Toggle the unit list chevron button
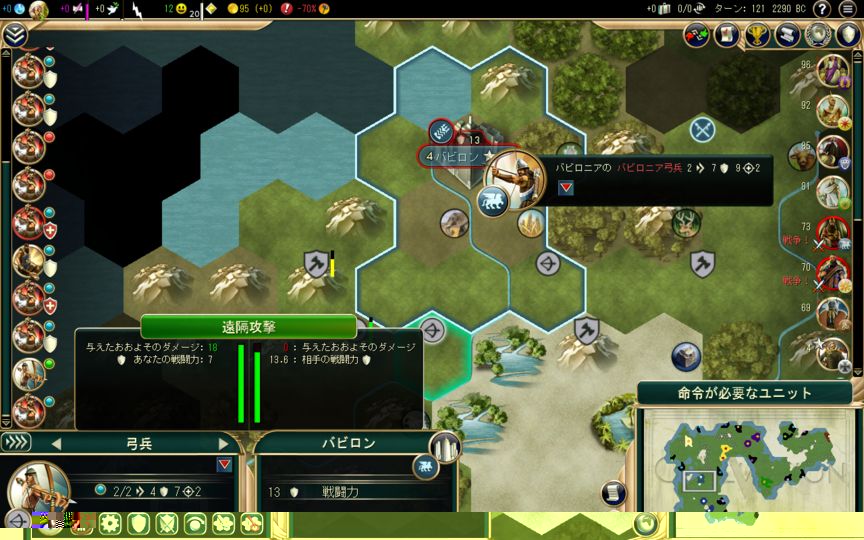The image size is (864, 540). (x=16, y=442)
